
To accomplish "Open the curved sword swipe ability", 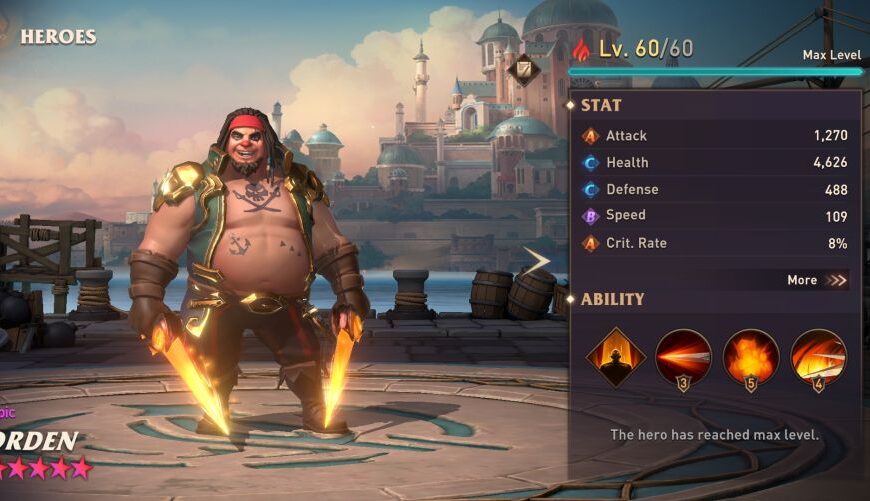I will tap(818, 357).
